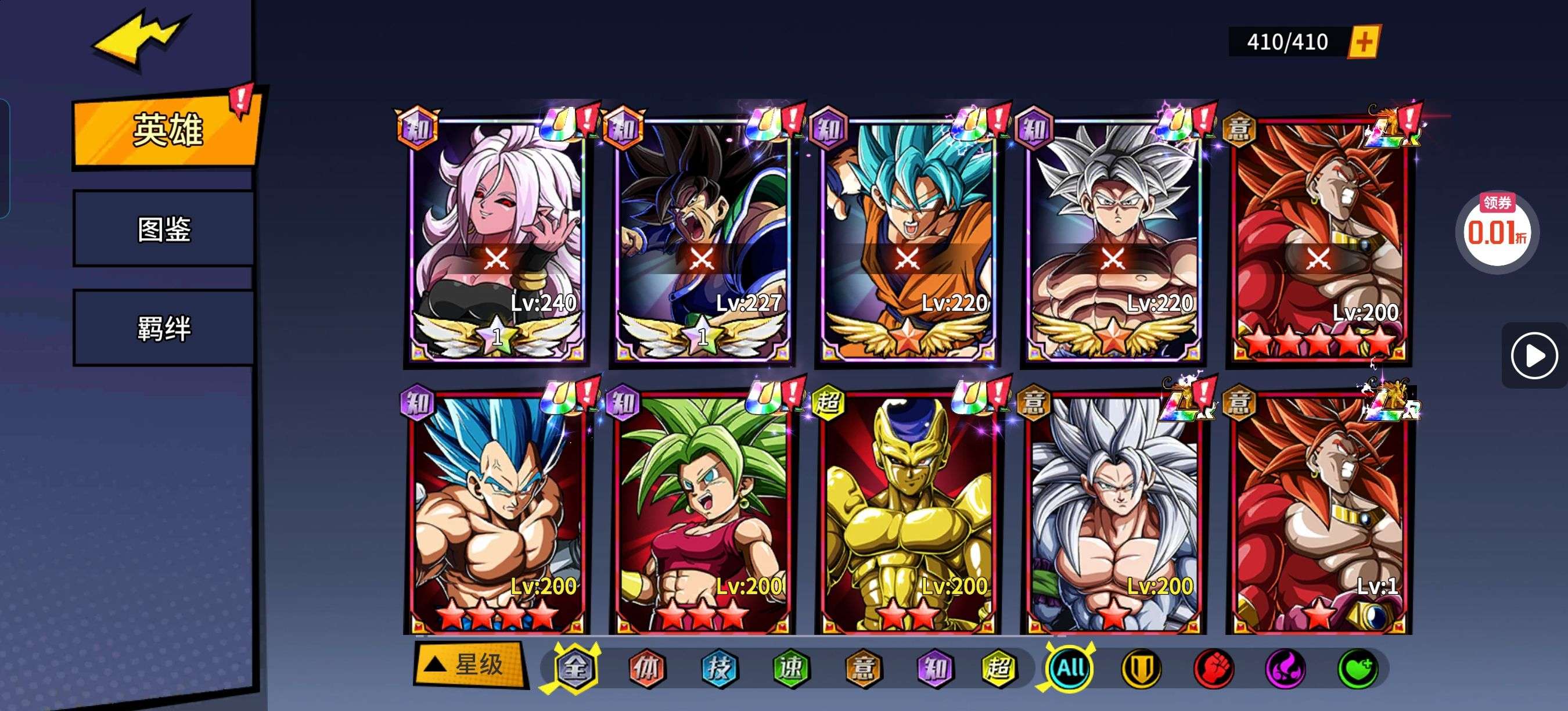Screen dimensions: 1568x711
Task: Go back with the yellow lightning arrow
Action: [139, 39]
